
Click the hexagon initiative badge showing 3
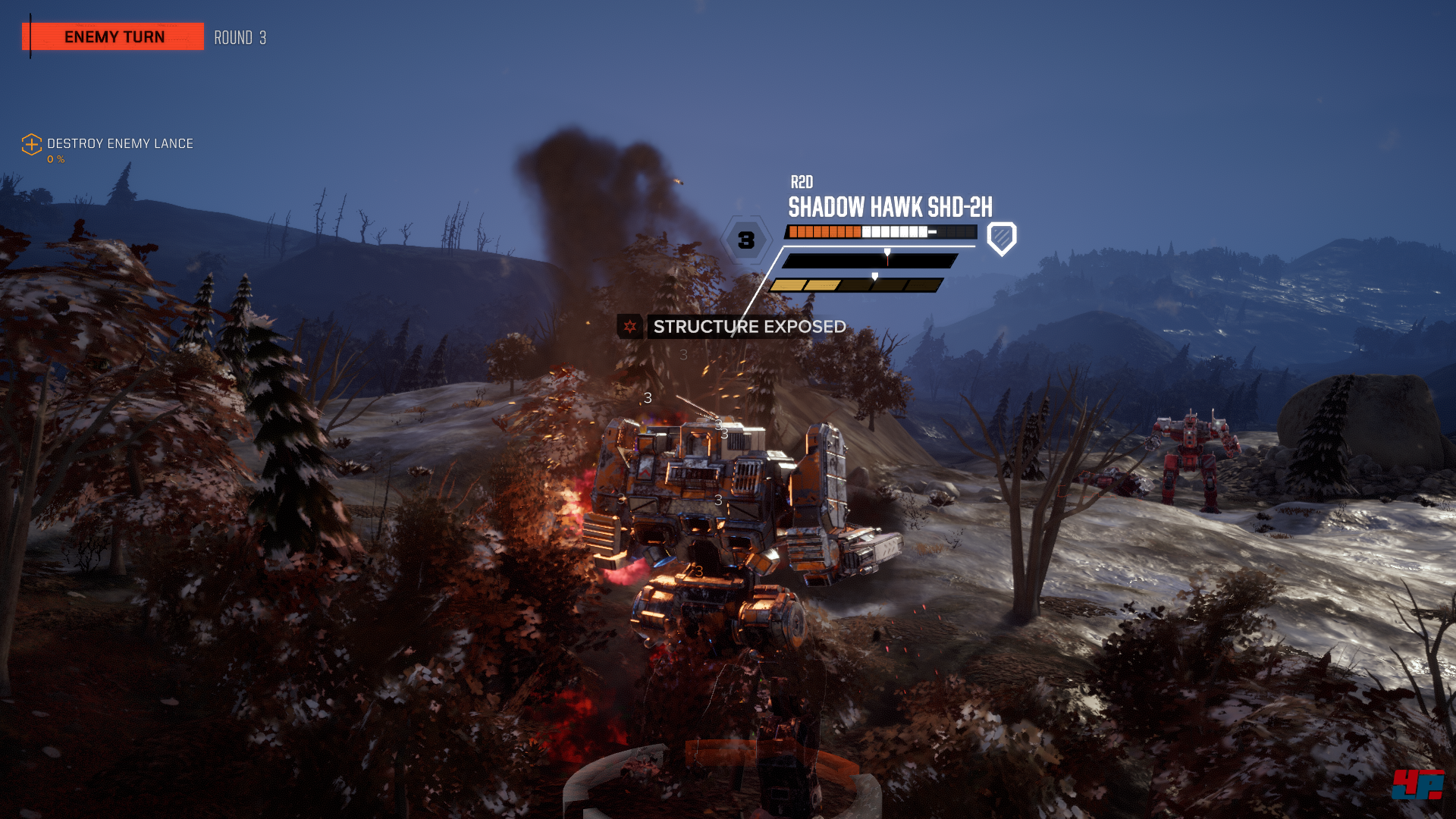click(x=746, y=240)
